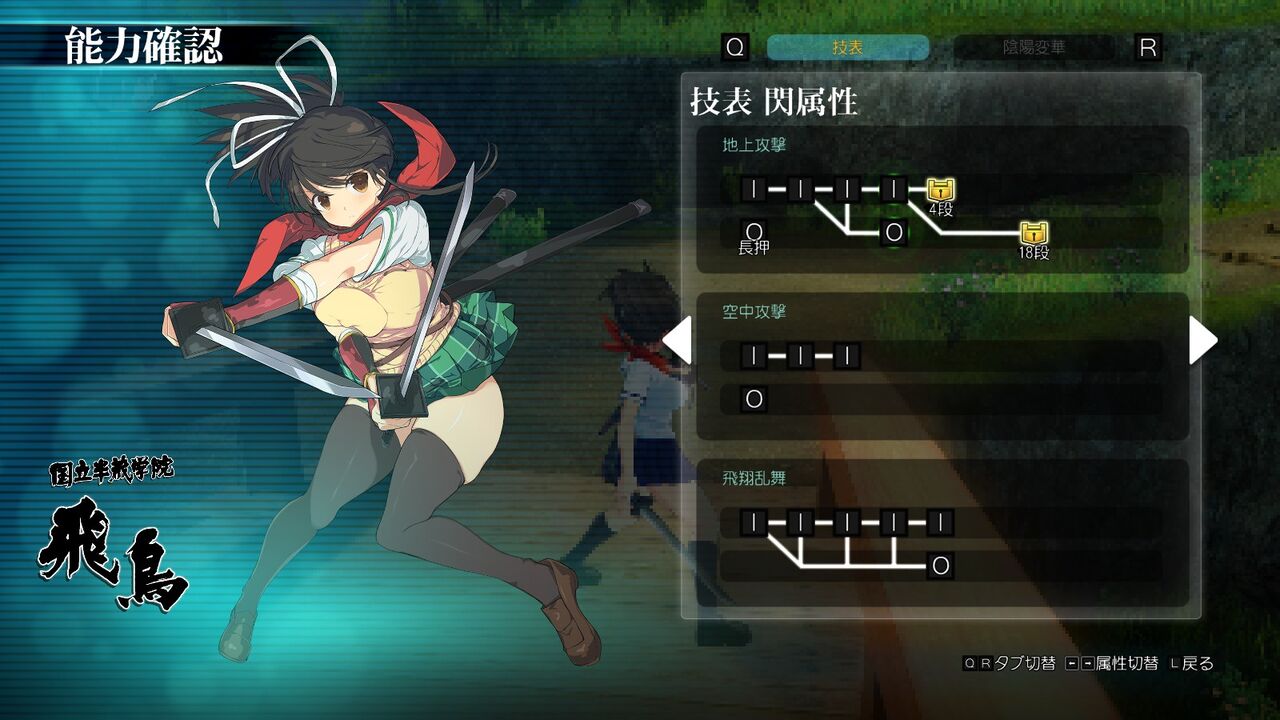This screenshot has width=1280, height=720.
Task: Switch to the 技表 tab
Action: [847, 47]
